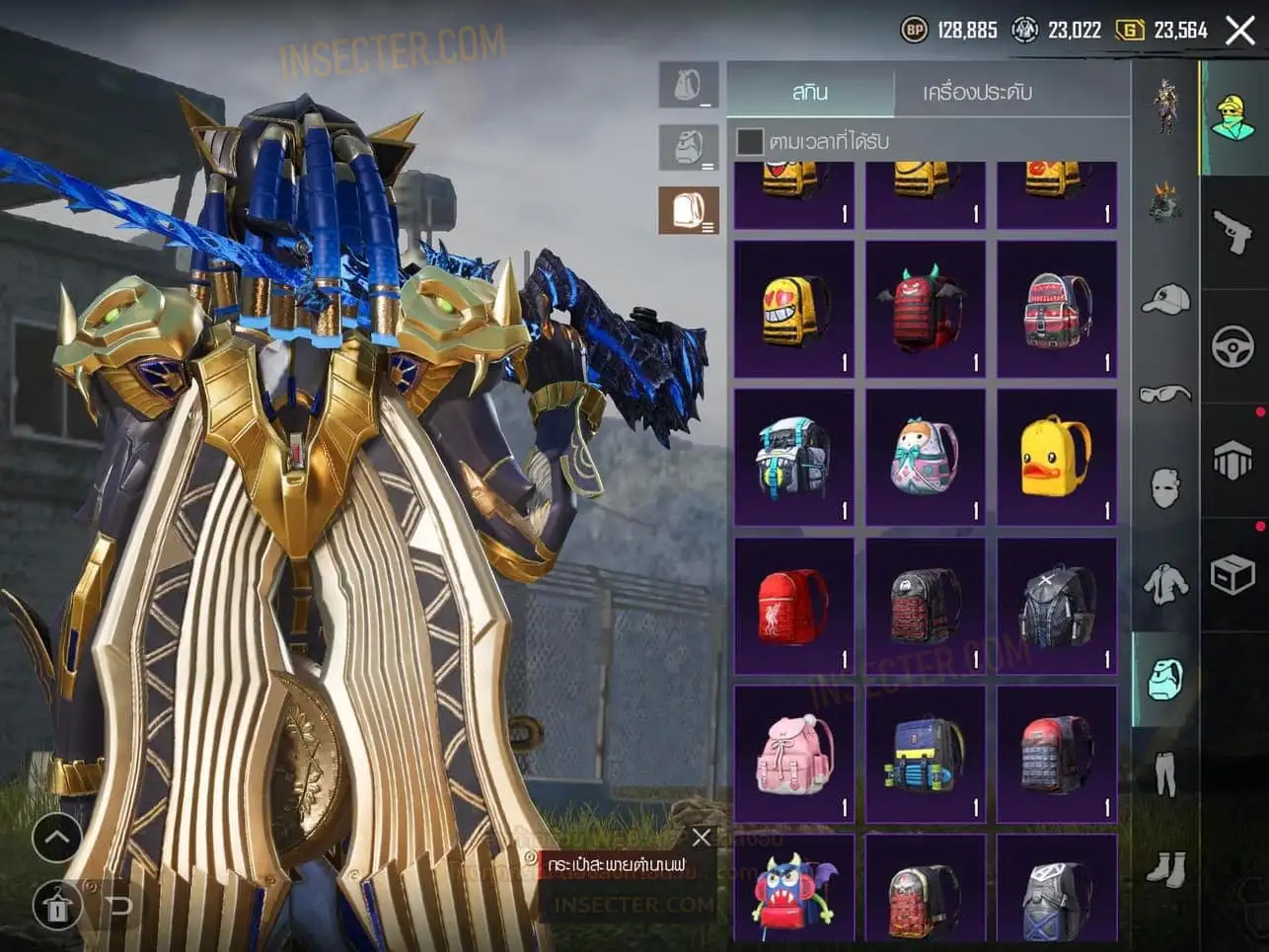Show the cap headwear category
The width and height of the screenshot is (1269, 952).
pyautogui.click(x=1165, y=299)
